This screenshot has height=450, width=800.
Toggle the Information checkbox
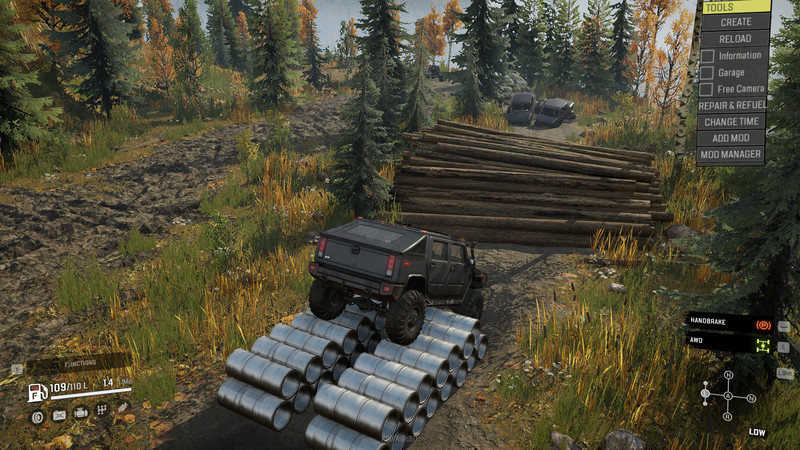[x=707, y=56]
